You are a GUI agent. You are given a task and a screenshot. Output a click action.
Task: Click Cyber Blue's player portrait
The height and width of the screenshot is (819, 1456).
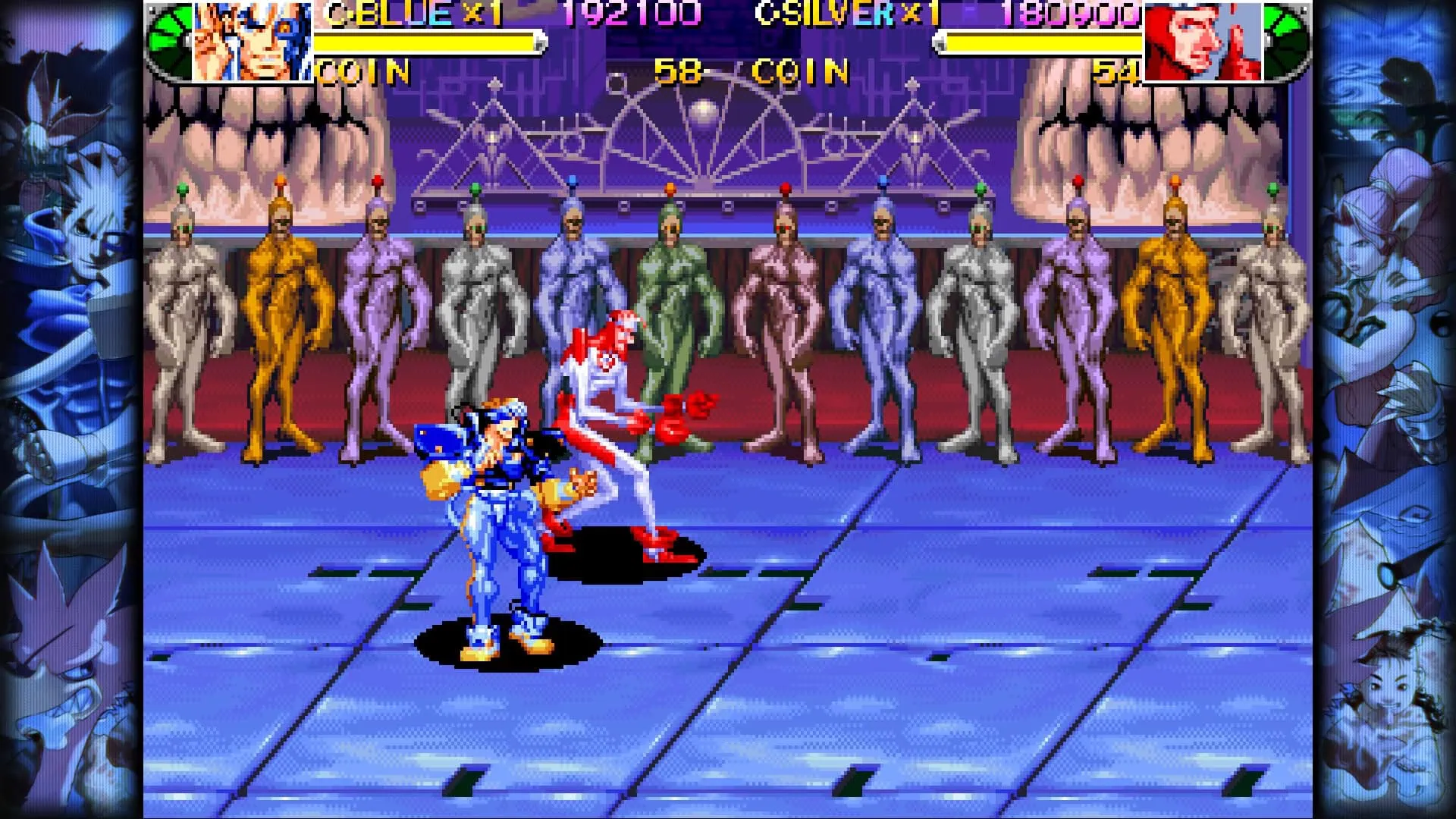[252, 40]
